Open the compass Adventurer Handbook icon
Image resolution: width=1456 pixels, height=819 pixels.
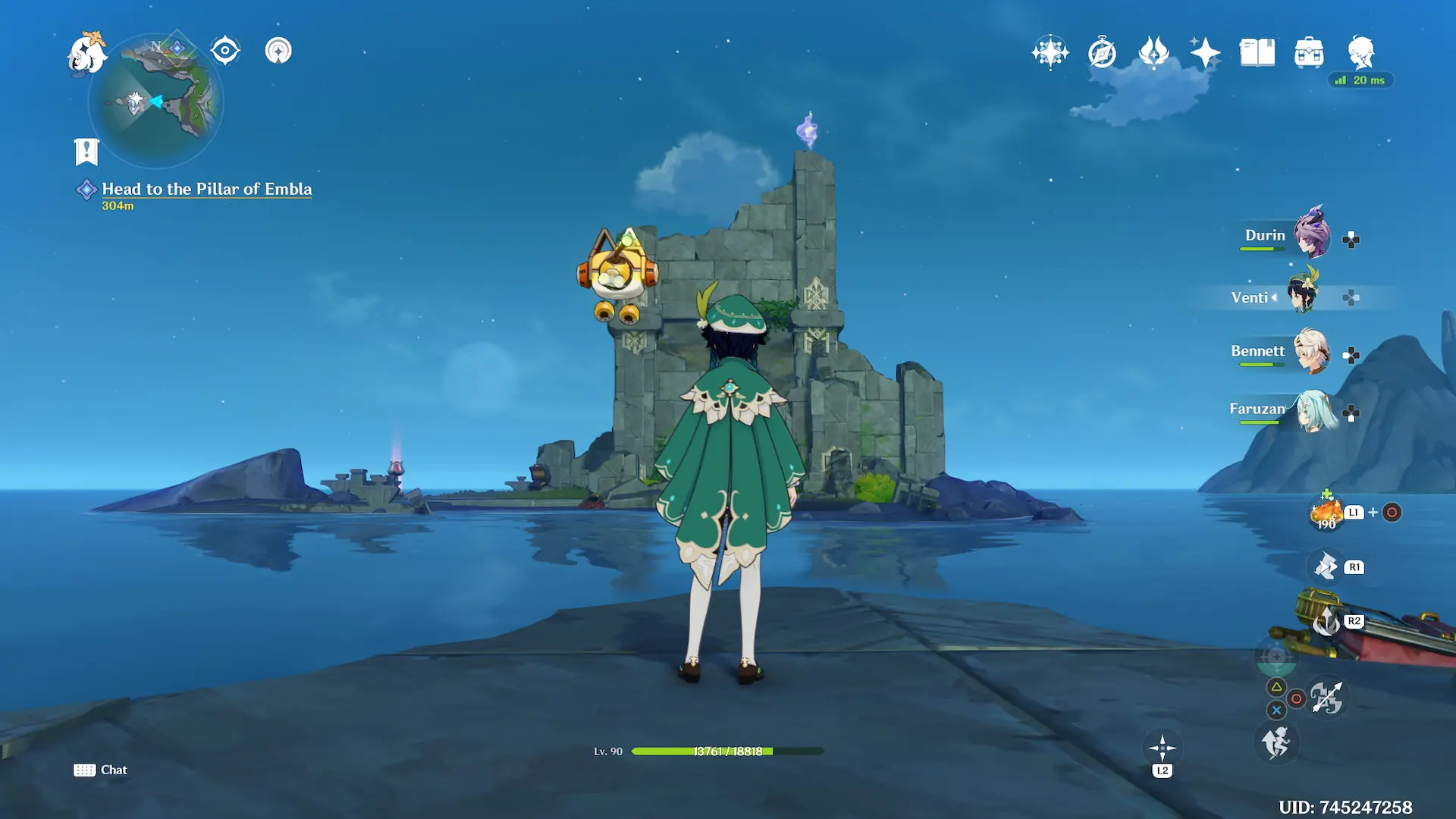1102,53
